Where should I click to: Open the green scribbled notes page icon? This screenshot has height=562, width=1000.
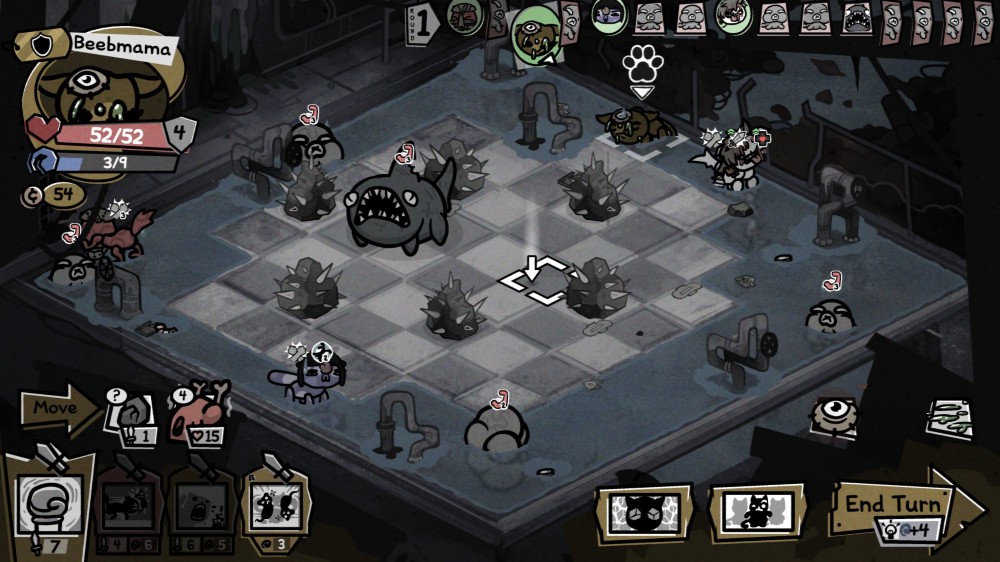(x=948, y=417)
